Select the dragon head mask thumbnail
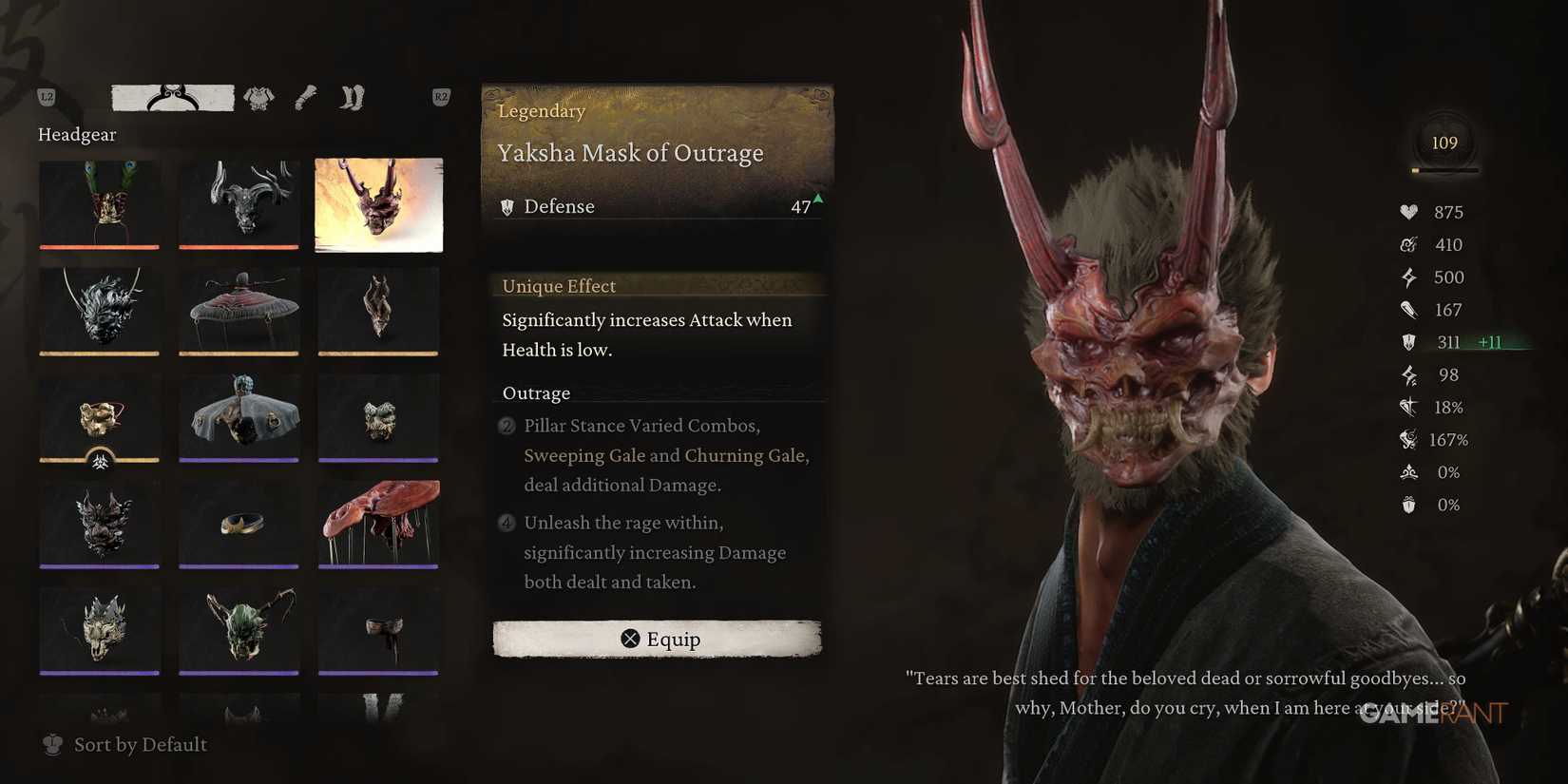The height and width of the screenshot is (784, 1568). click(x=99, y=311)
